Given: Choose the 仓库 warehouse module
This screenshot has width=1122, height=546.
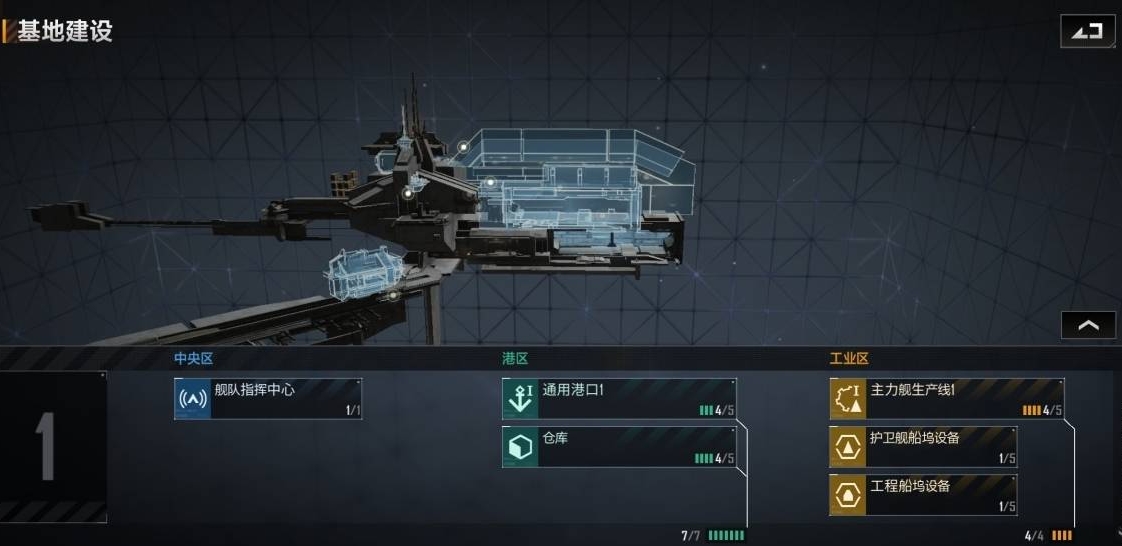Looking at the screenshot, I should click(x=619, y=447).
